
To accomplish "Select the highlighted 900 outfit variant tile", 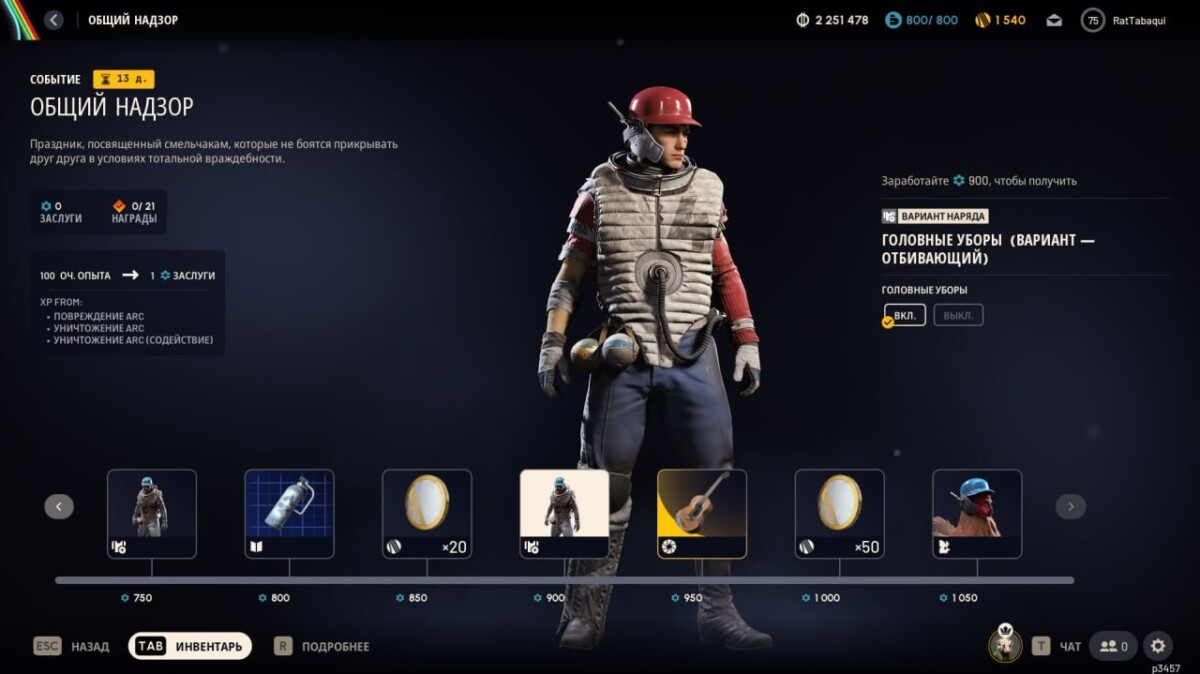I will tap(564, 513).
